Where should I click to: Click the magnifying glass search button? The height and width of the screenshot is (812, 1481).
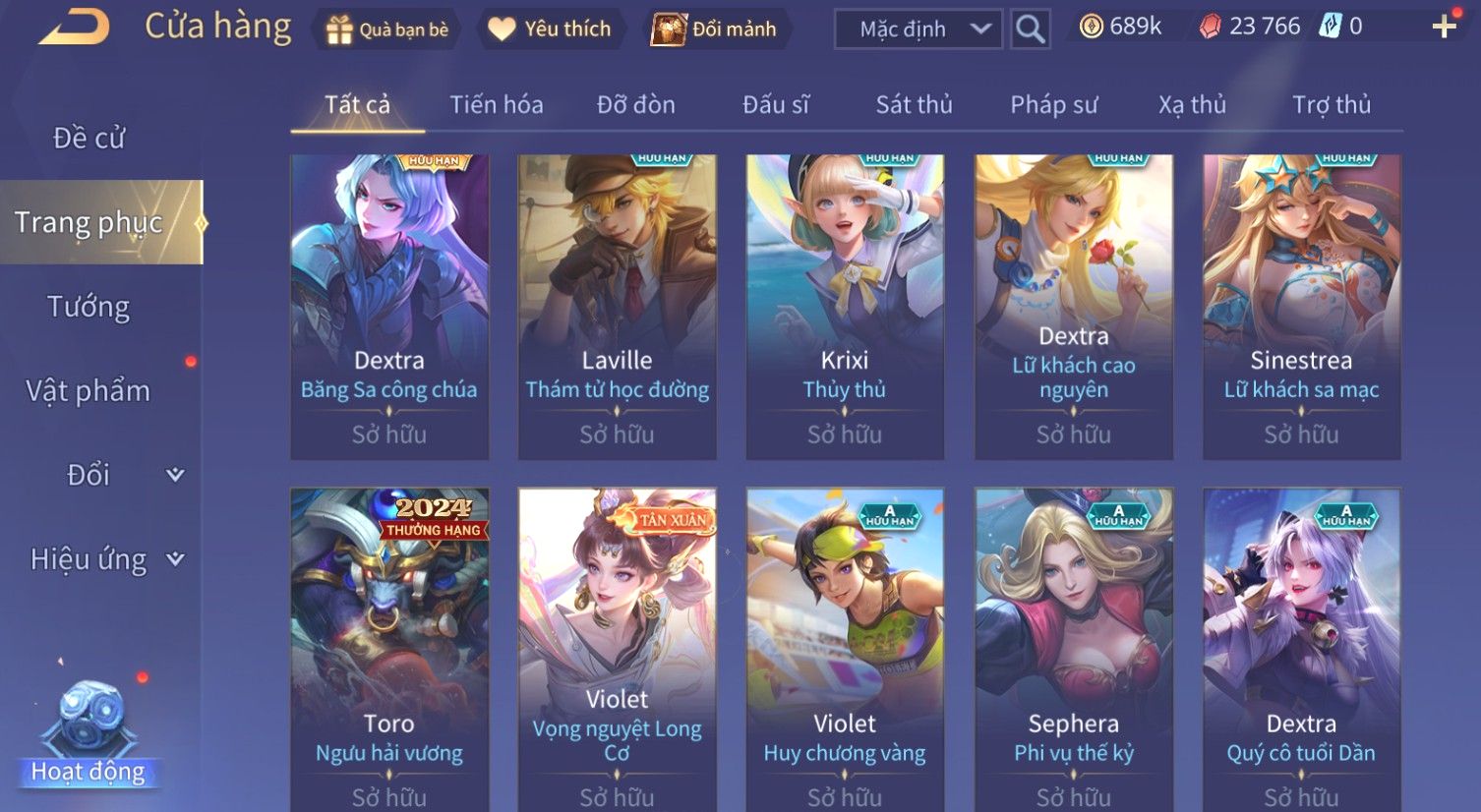coord(1030,29)
